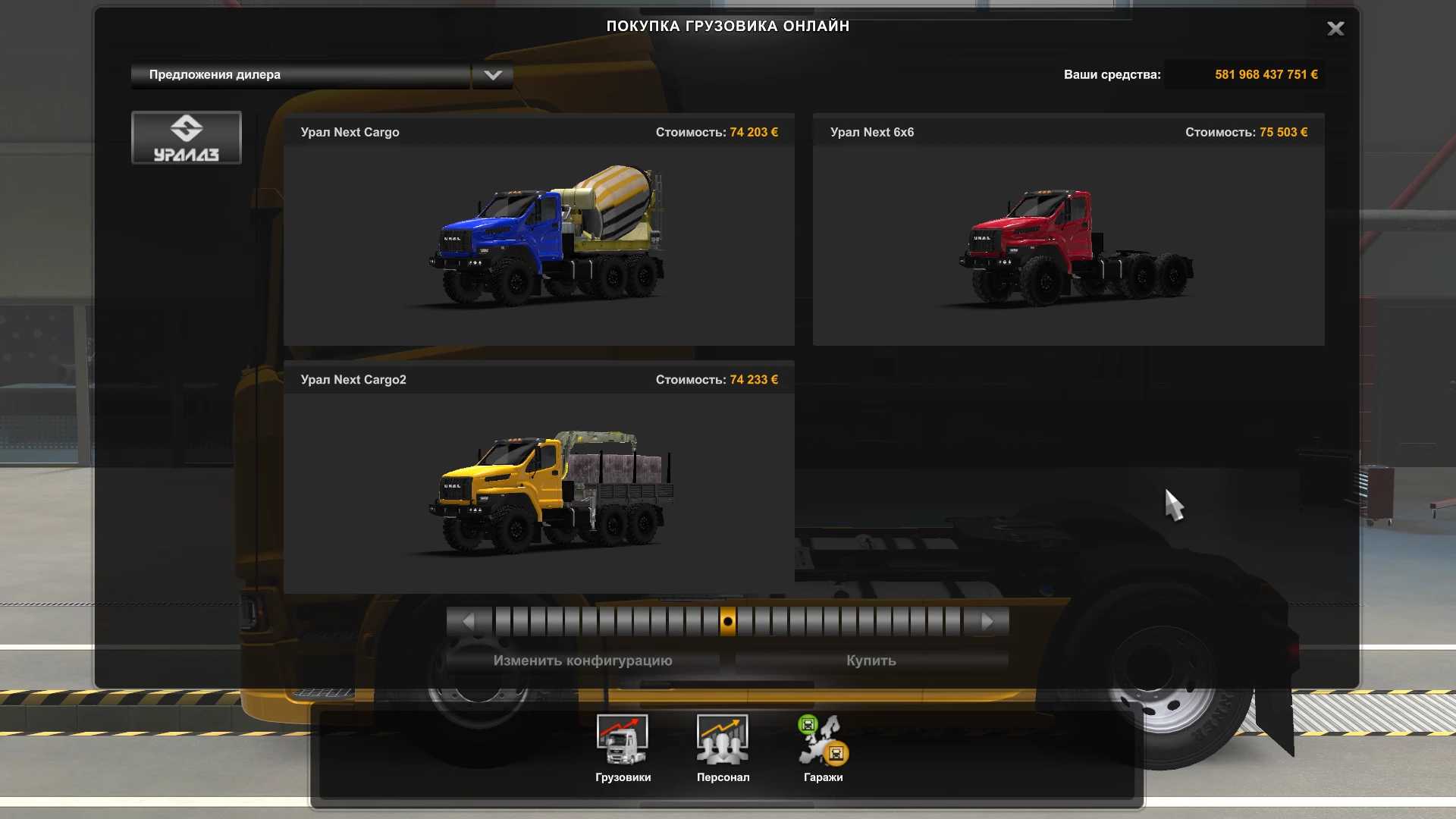Close the online truck purchase window
Viewport: 1456px width, 819px height.
tap(1335, 29)
